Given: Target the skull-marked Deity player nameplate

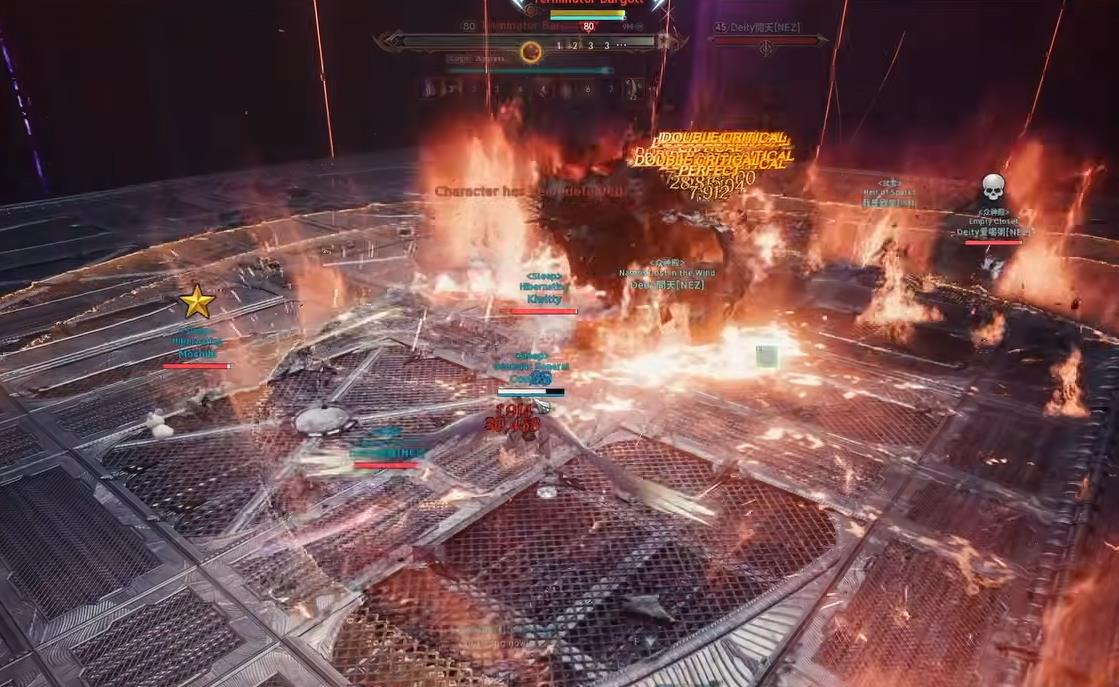Looking at the screenshot, I should (992, 232).
